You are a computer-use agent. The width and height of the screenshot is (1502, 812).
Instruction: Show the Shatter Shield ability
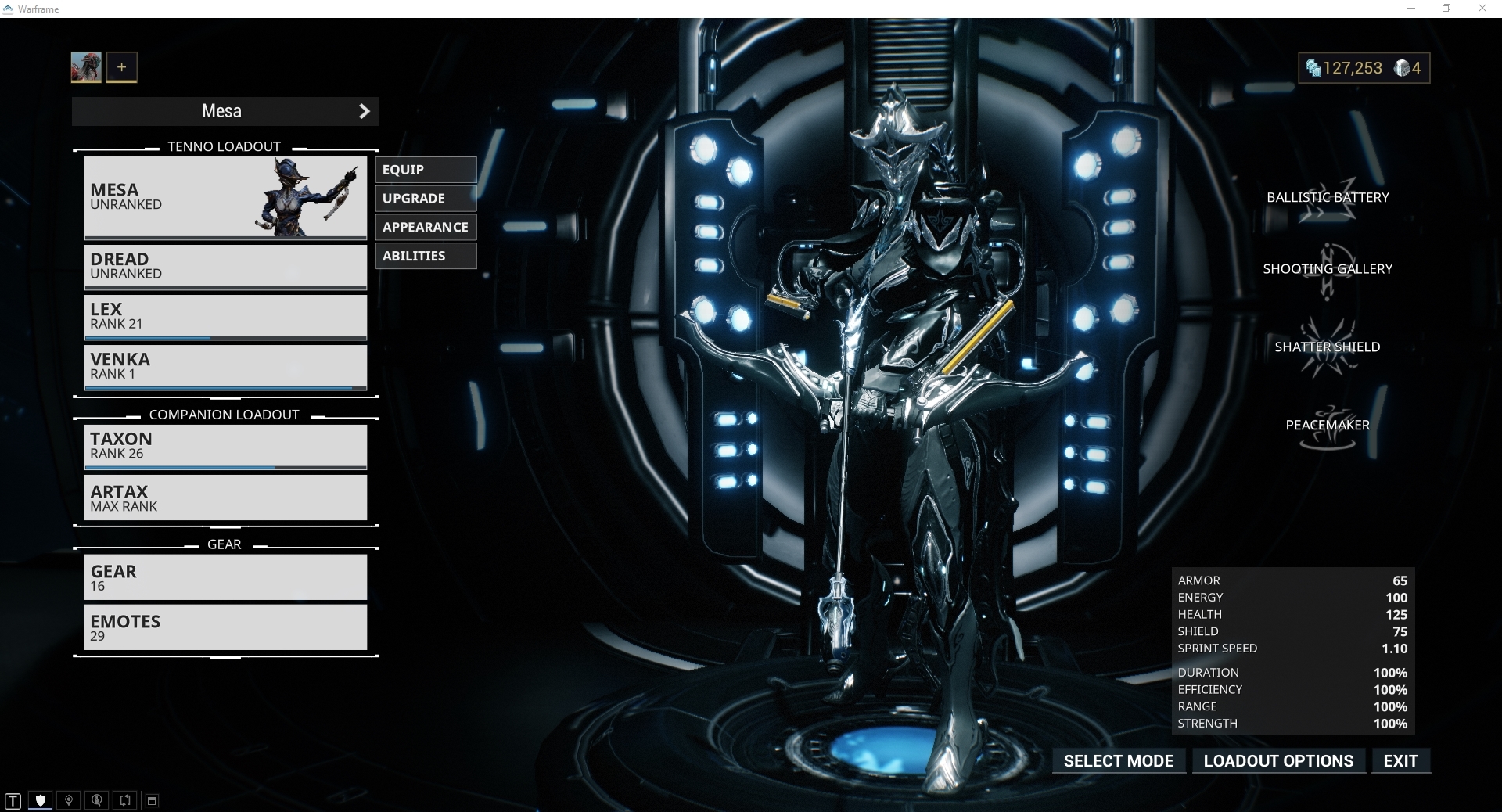[1328, 348]
